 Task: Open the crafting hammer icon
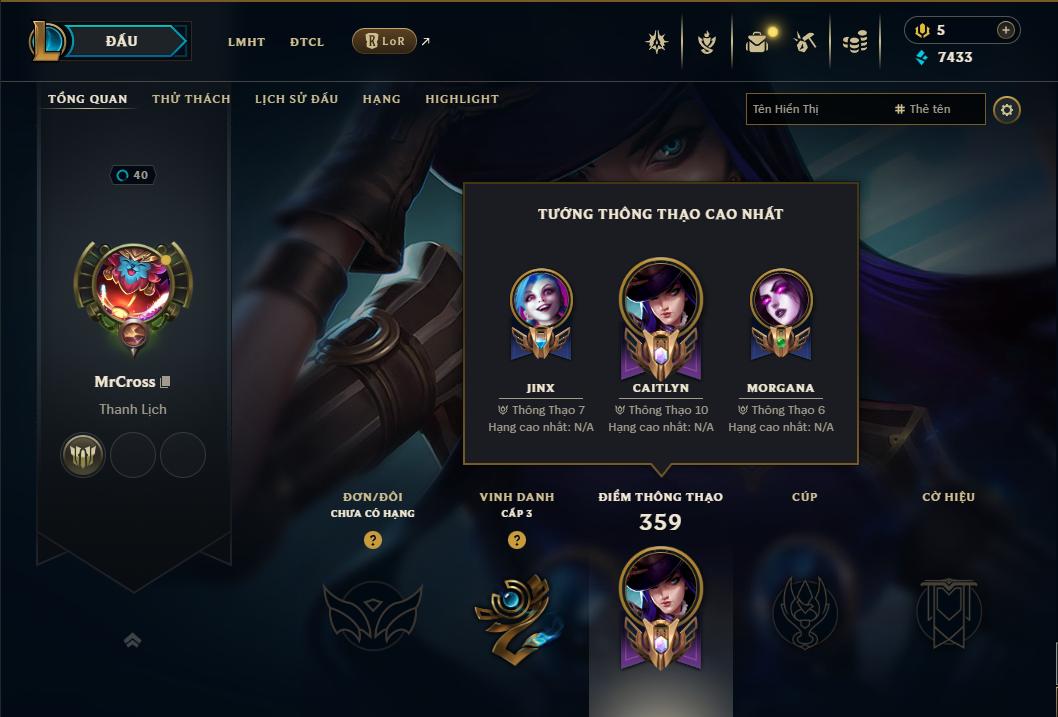pos(806,42)
